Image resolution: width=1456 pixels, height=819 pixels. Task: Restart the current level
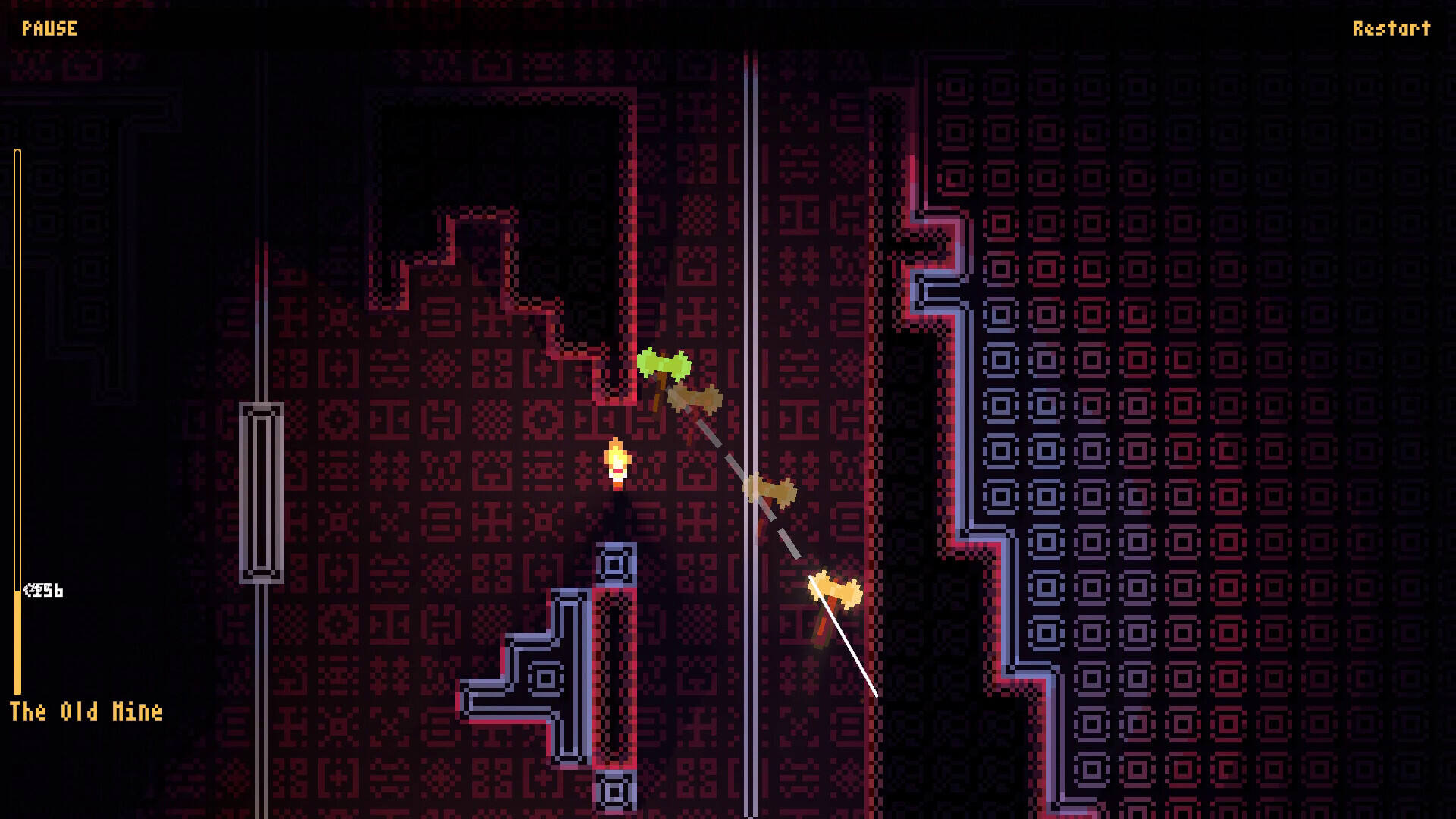tap(1391, 29)
